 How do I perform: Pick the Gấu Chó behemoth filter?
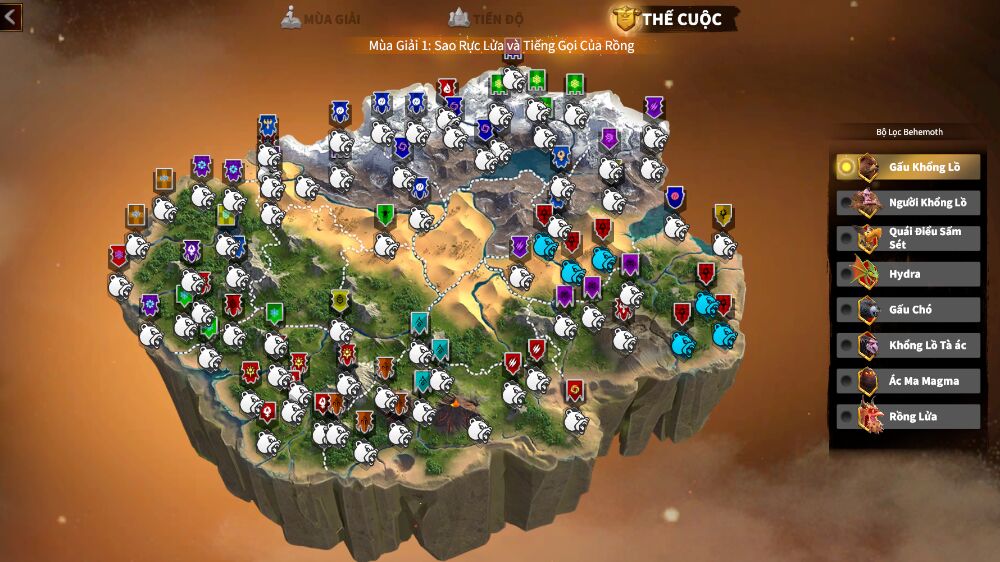[x=907, y=310]
